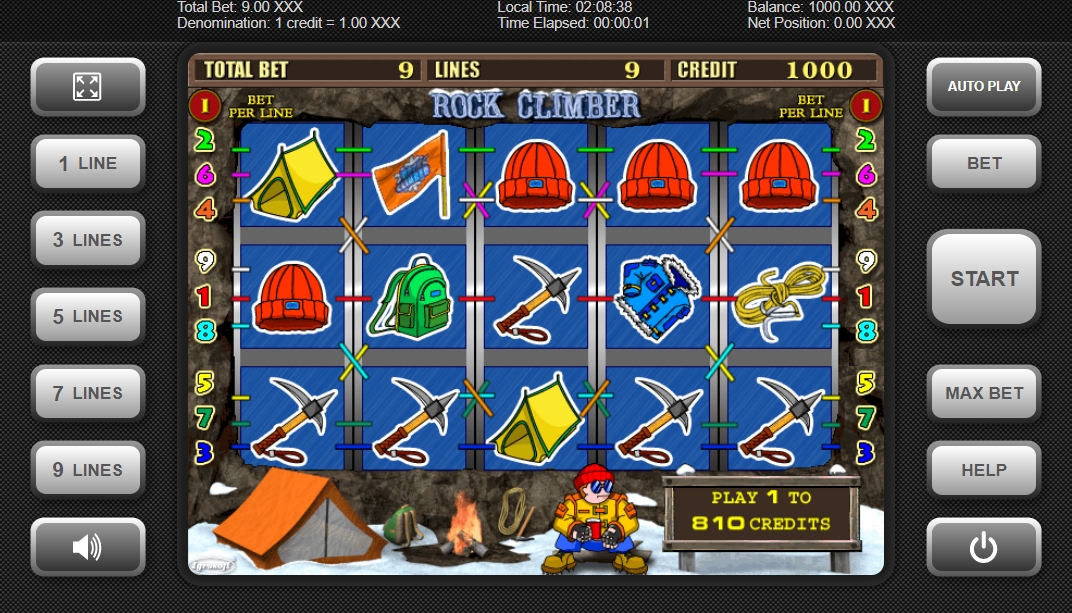Set play to 5 LINES
This screenshot has width=1072, height=613.
[88, 316]
